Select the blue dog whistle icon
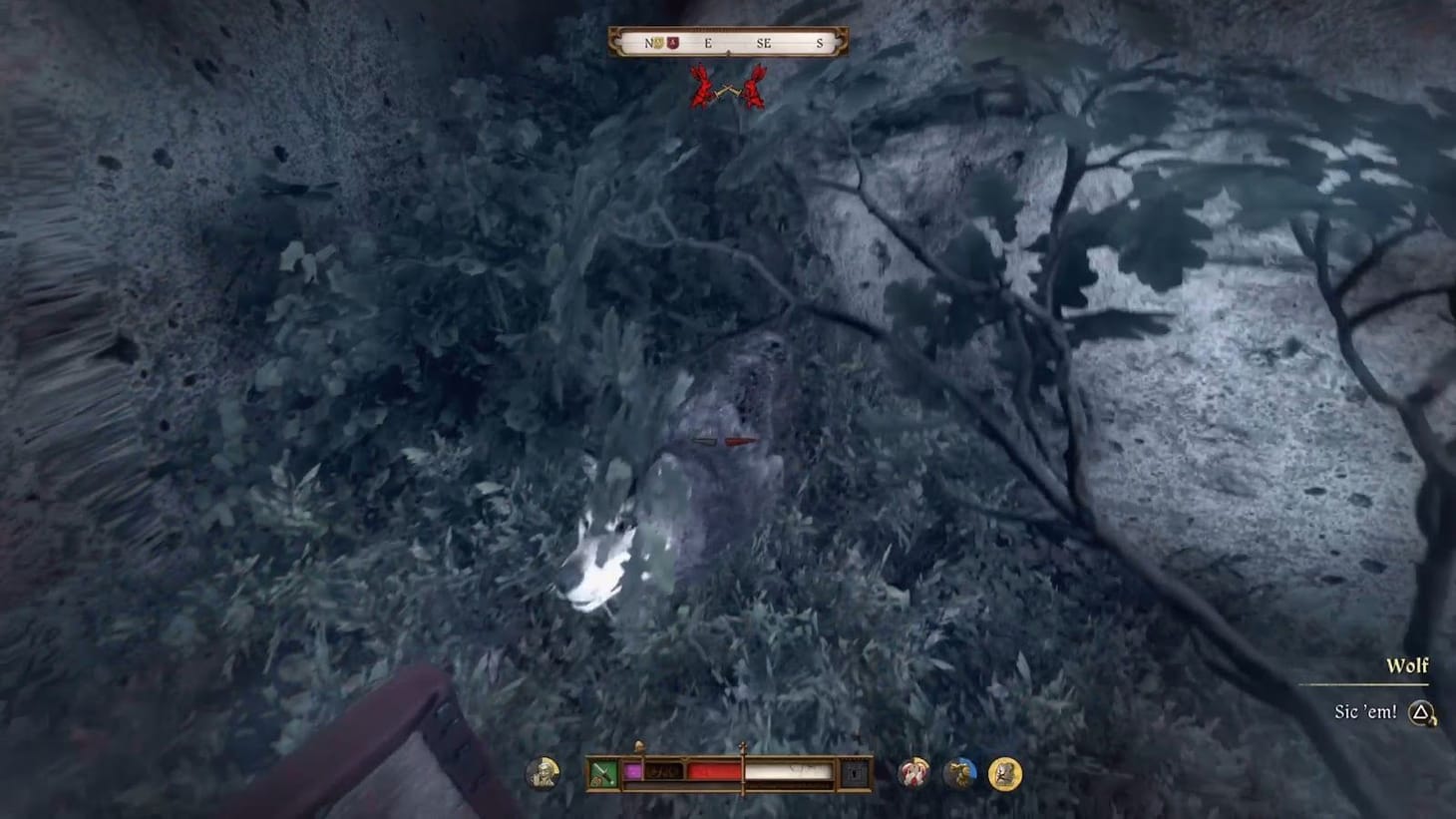The image size is (1456, 819). click(x=958, y=770)
